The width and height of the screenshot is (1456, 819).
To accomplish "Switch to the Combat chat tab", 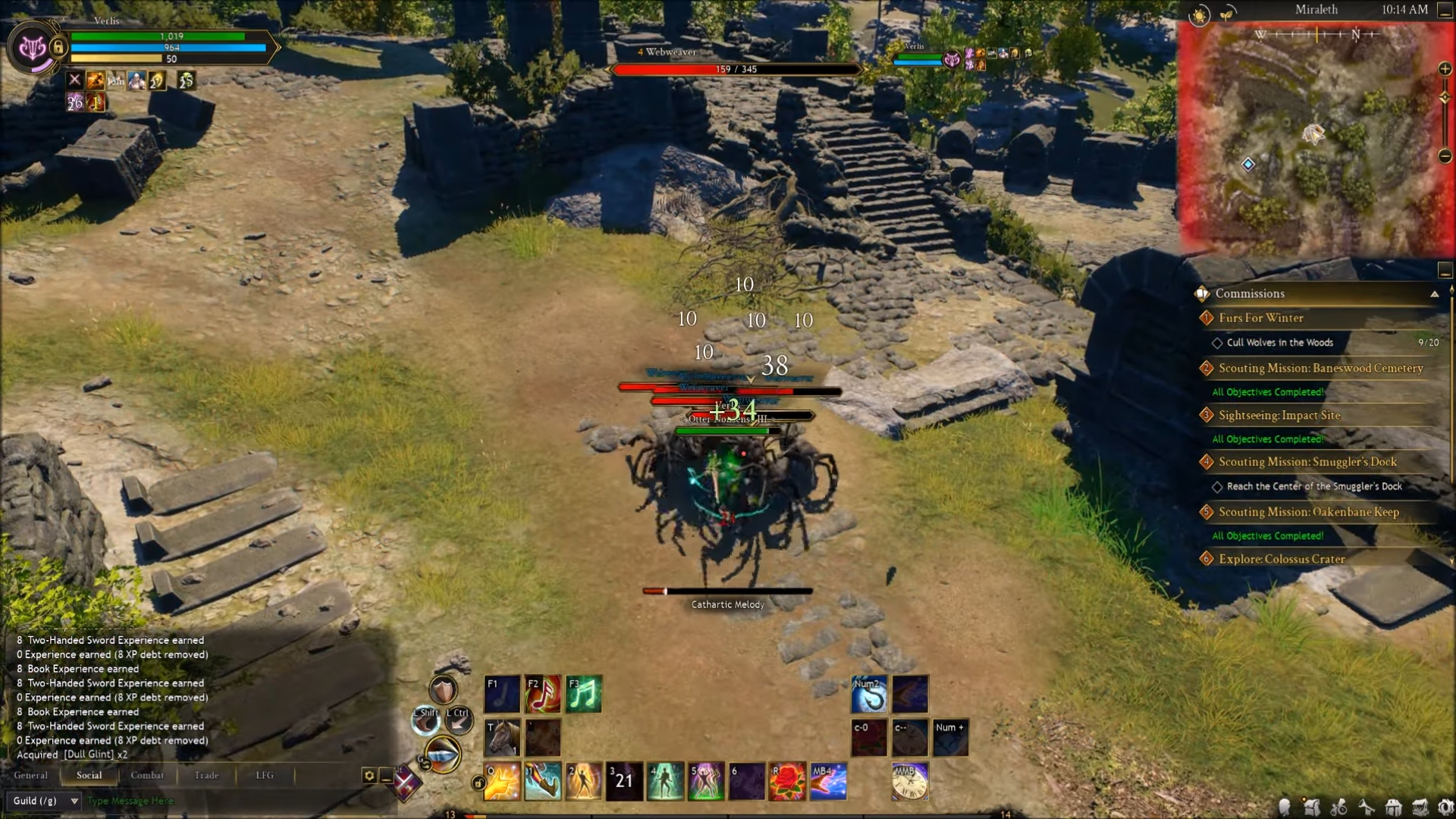I will pyautogui.click(x=147, y=775).
